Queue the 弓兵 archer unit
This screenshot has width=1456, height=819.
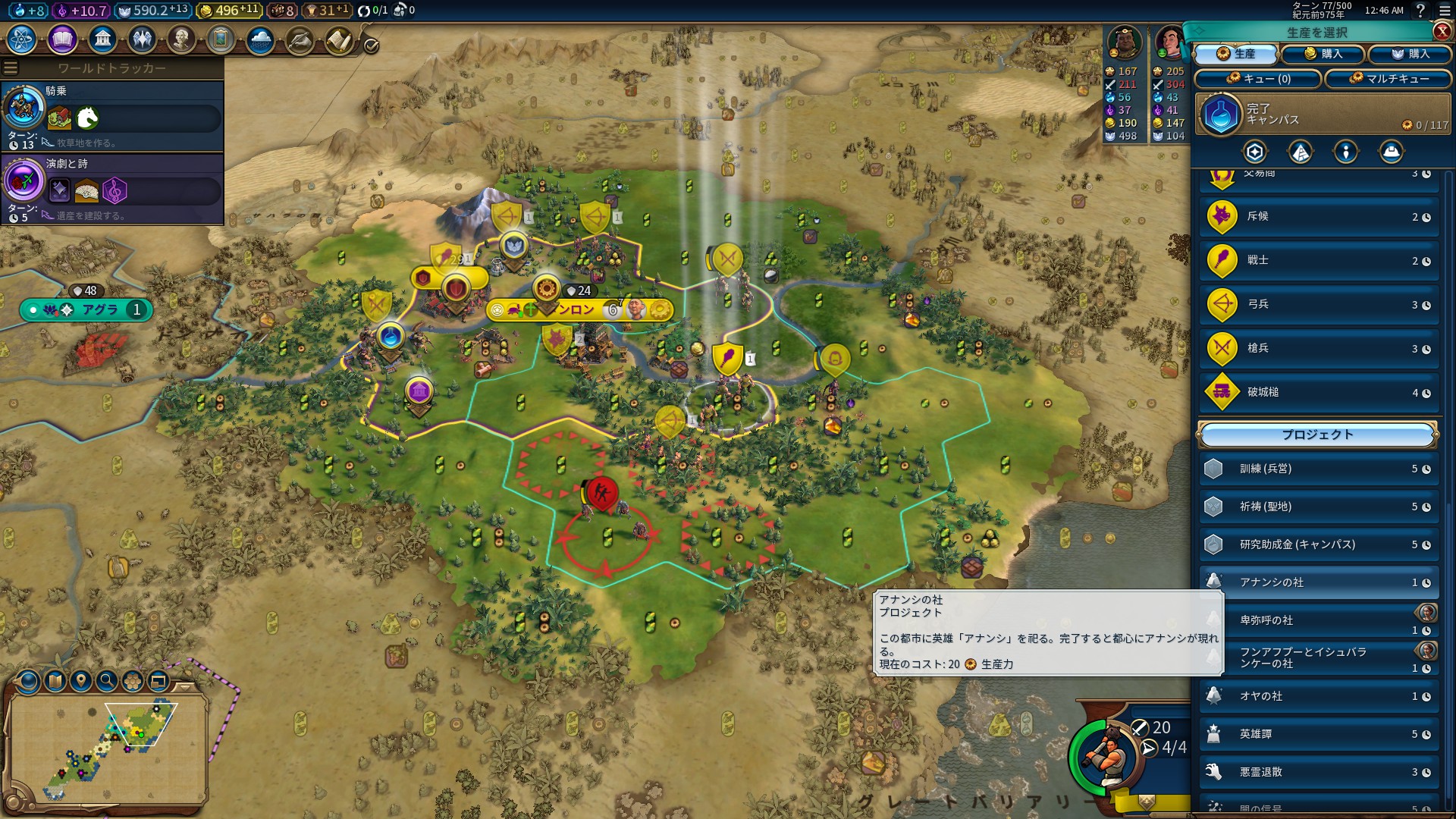point(1319,305)
